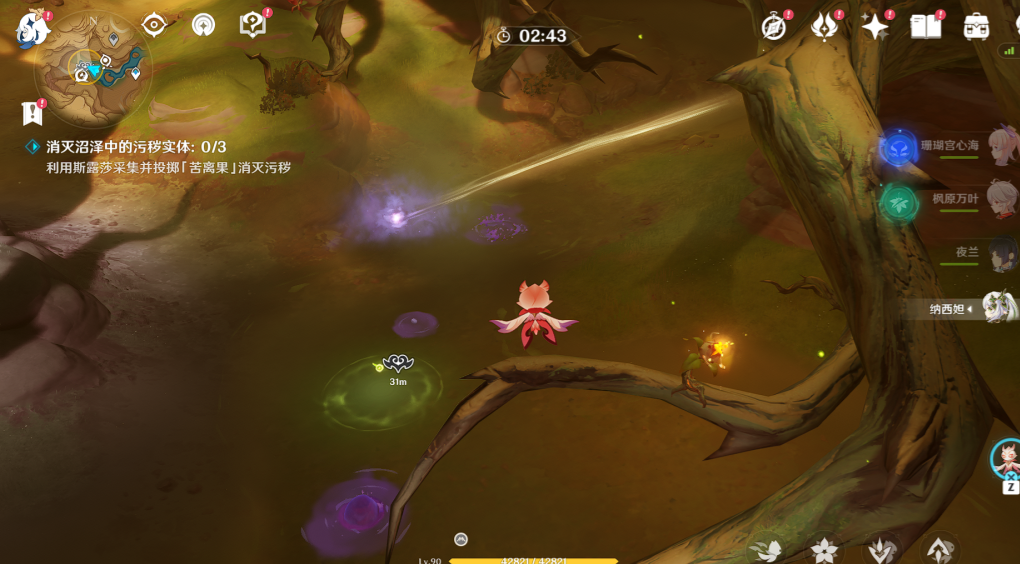Open the arch-shaped icon beside the target icon
The image size is (1020, 564).
[203, 25]
